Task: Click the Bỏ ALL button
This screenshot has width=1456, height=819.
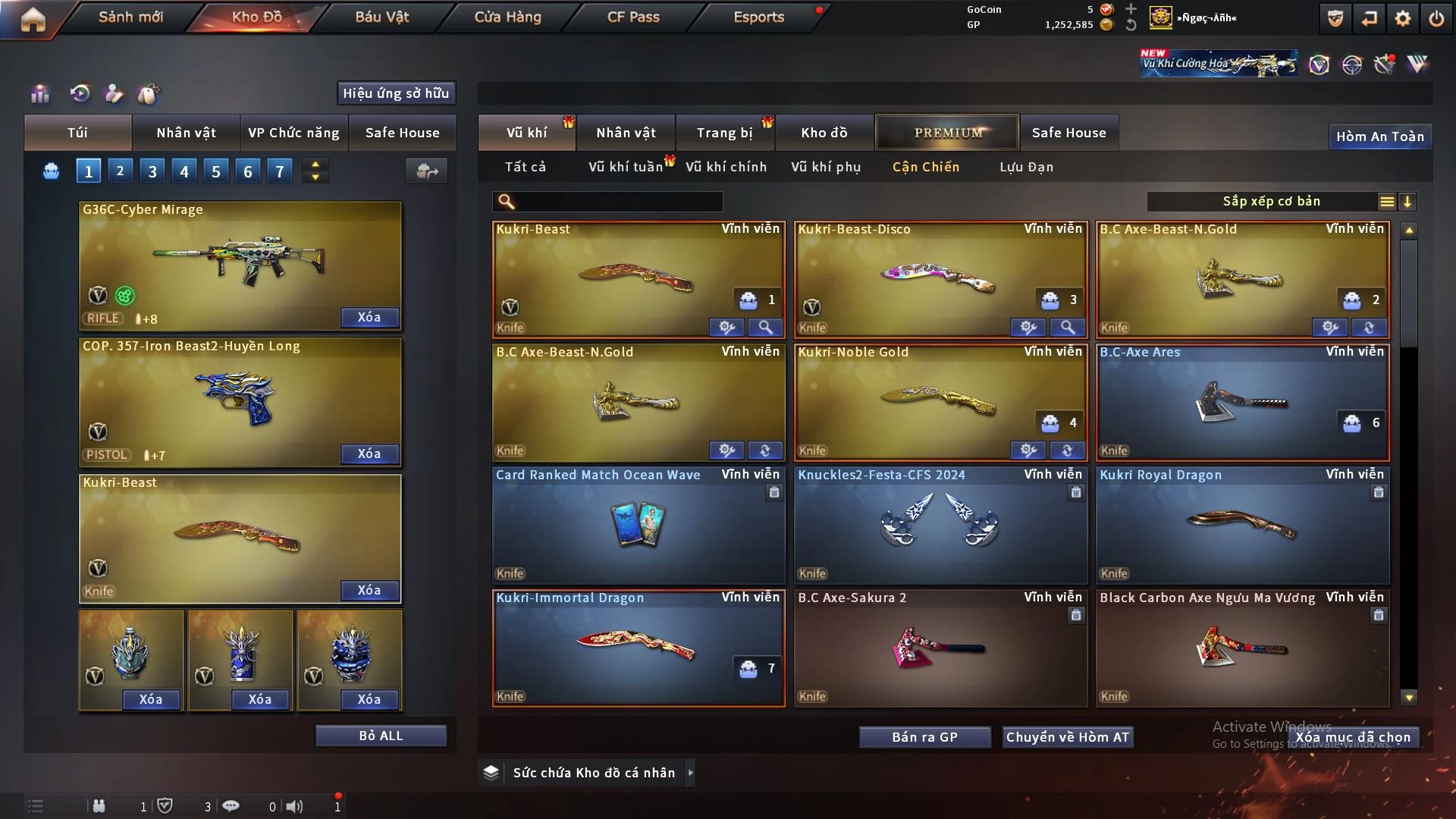Action: click(381, 736)
